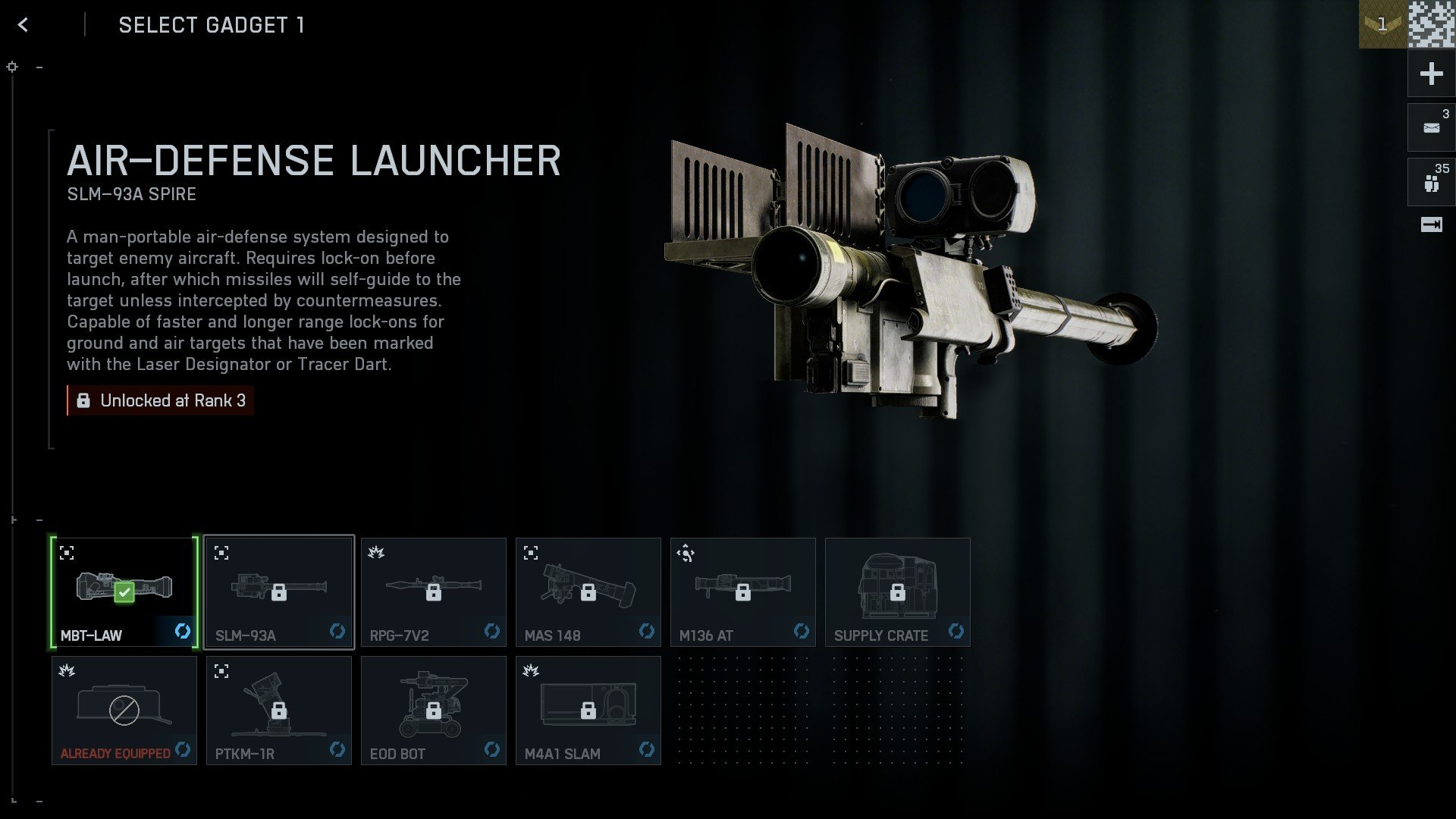Screen dimensions: 1456x819
Task: Select the SUPPLY CRATE gadget
Action: (x=897, y=591)
